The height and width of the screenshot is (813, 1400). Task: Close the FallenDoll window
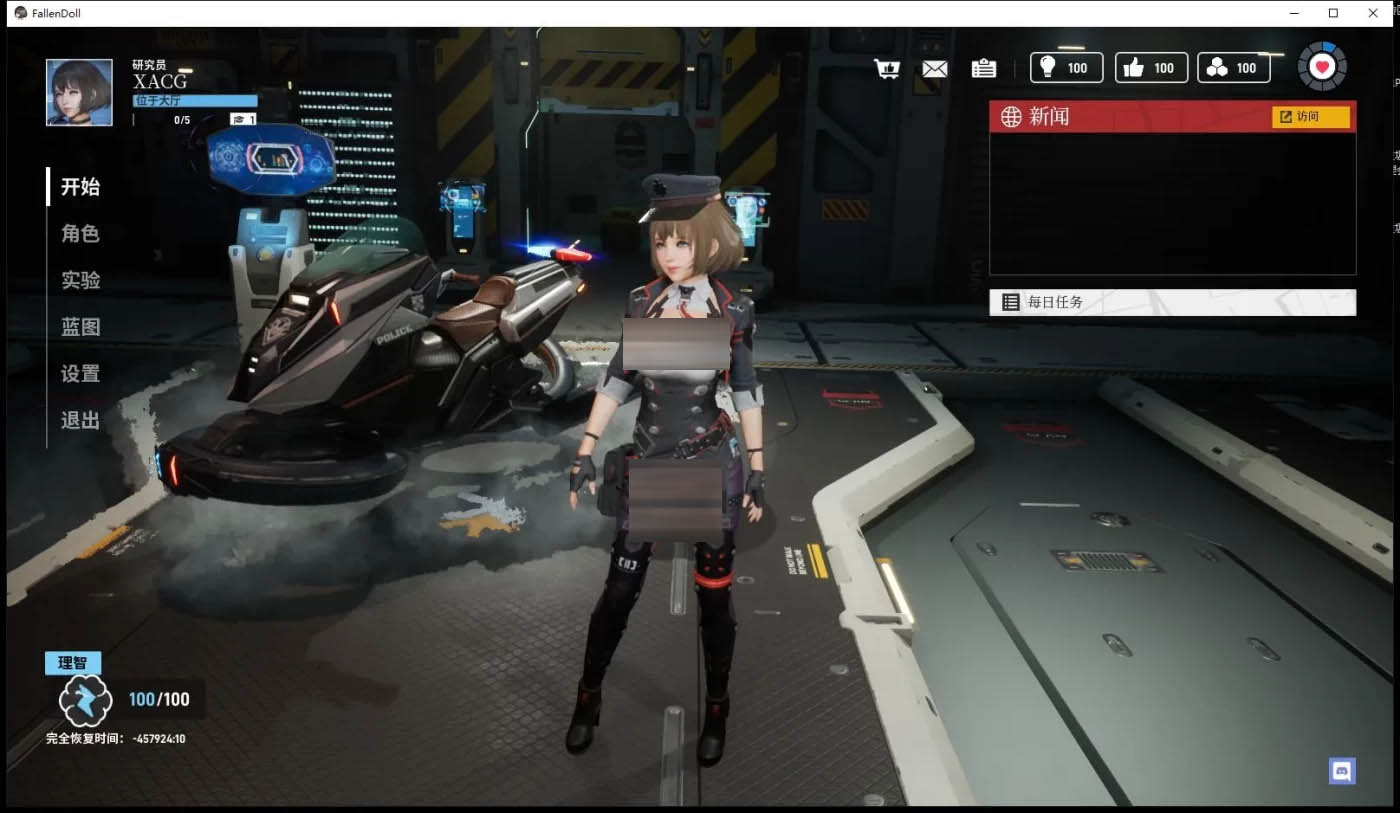click(1373, 13)
